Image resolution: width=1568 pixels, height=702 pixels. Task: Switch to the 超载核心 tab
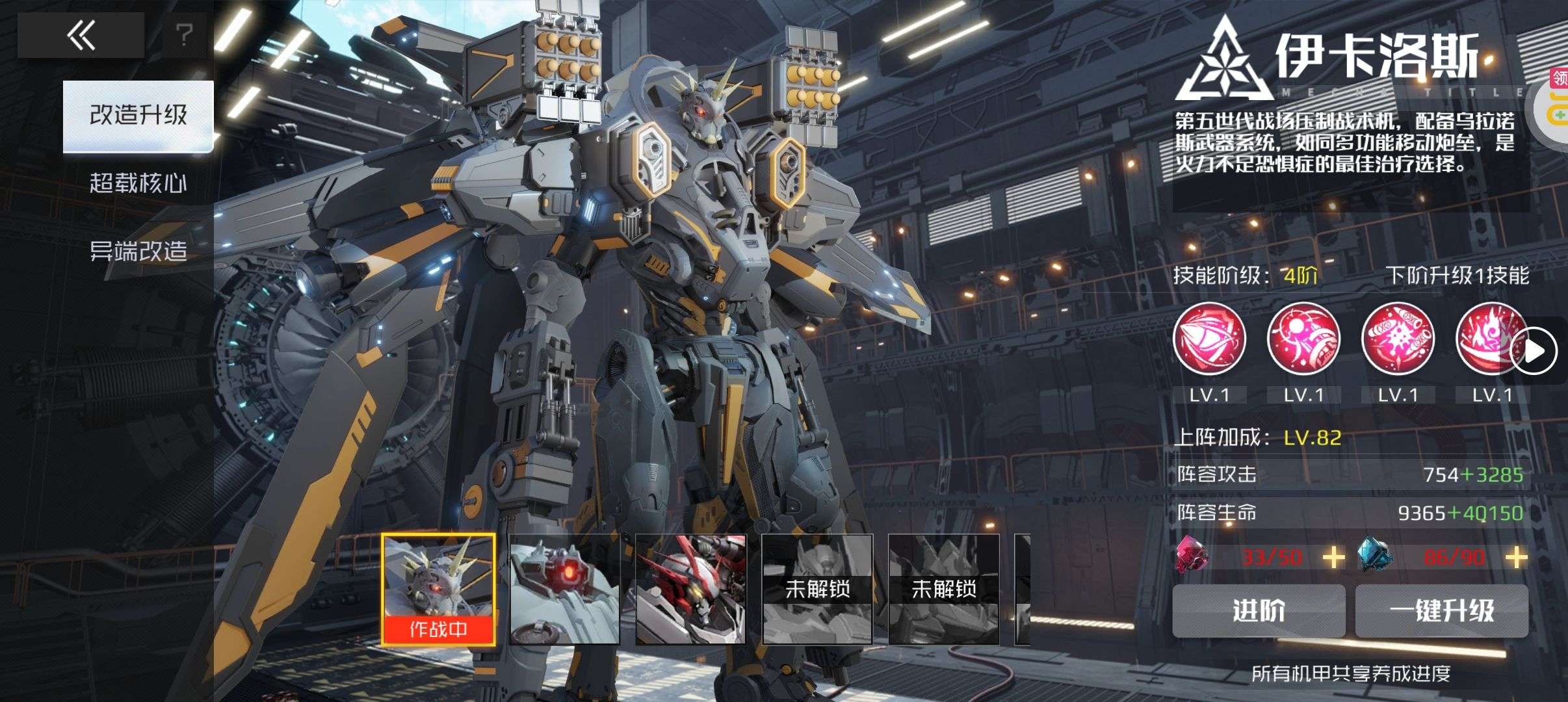point(138,183)
